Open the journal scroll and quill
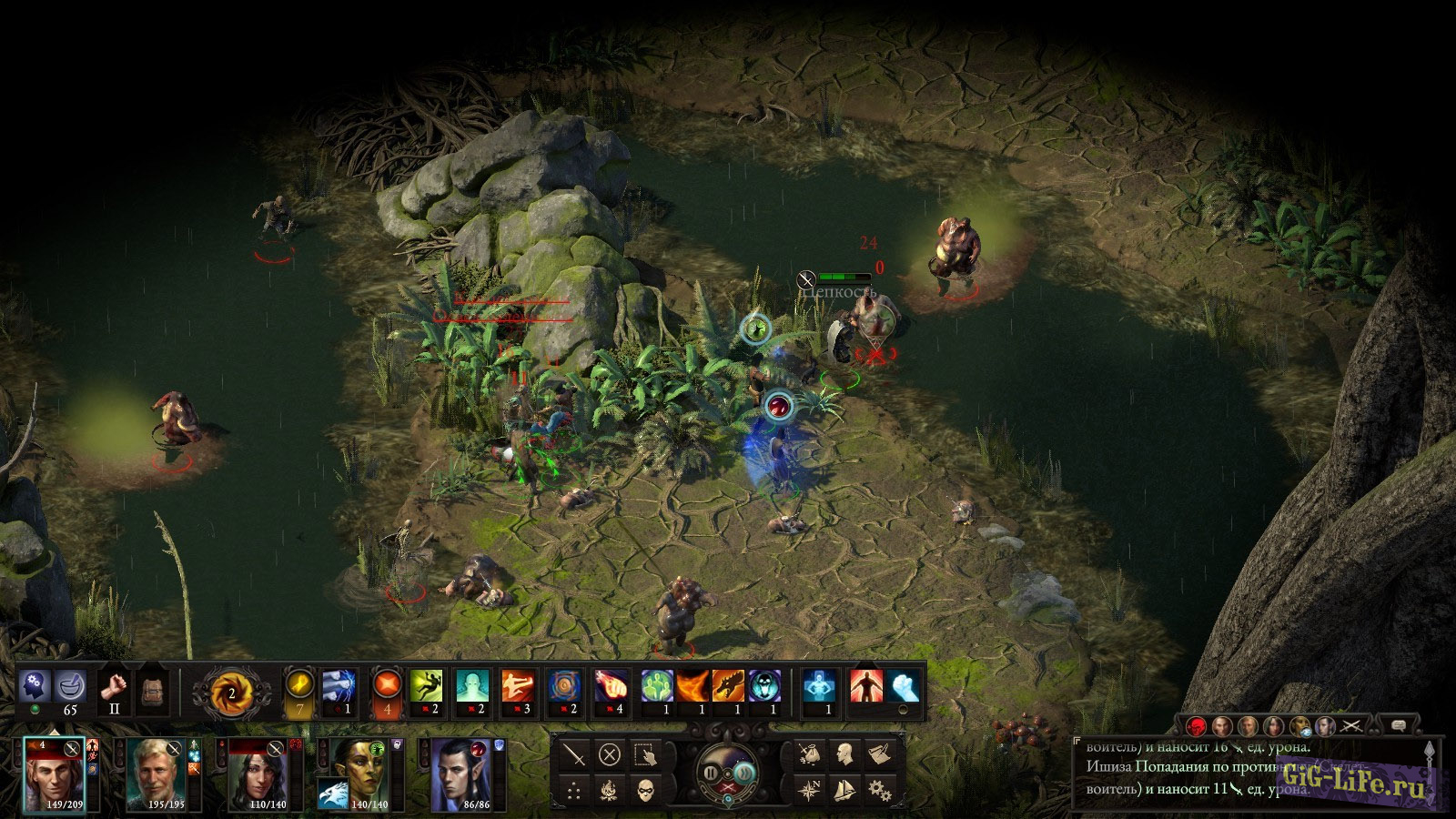 [x=879, y=754]
